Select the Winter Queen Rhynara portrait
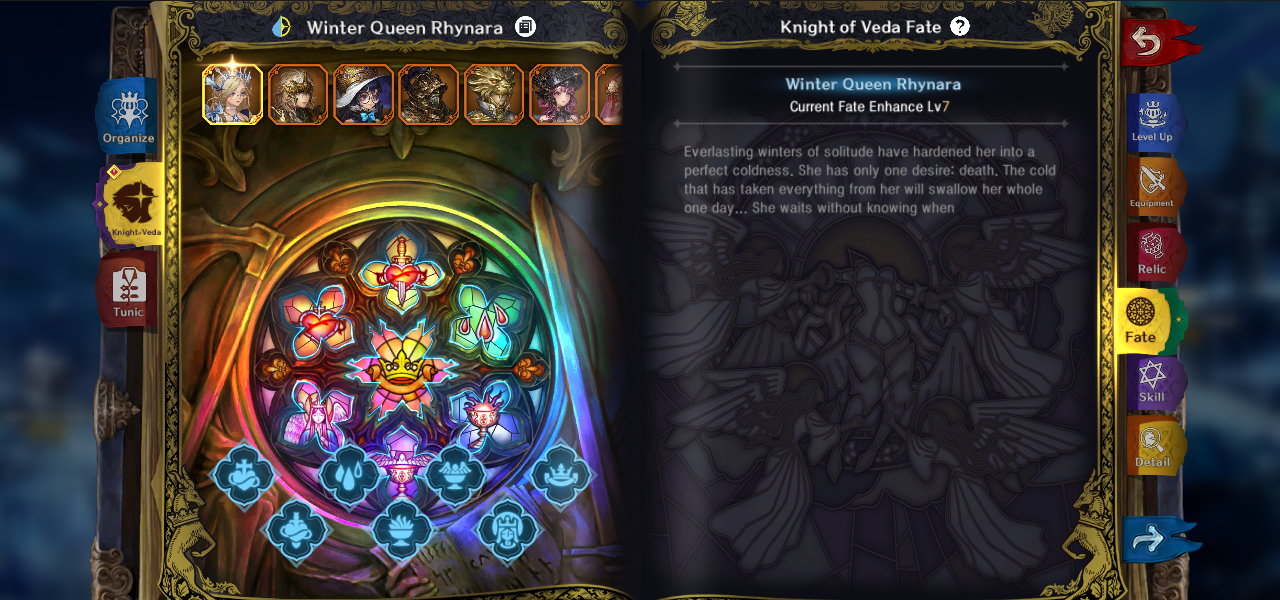Image resolution: width=1280 pixels, height=600 pixels. tap(233, 94)
